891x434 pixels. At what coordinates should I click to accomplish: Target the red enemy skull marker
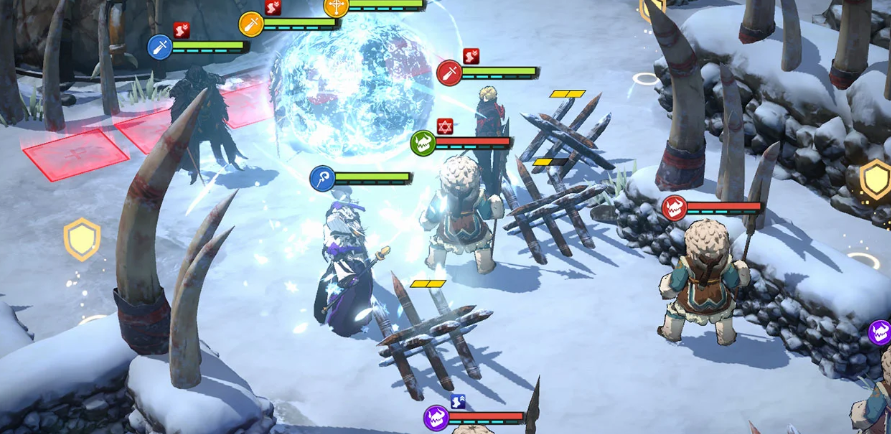(x=674, y=208)
